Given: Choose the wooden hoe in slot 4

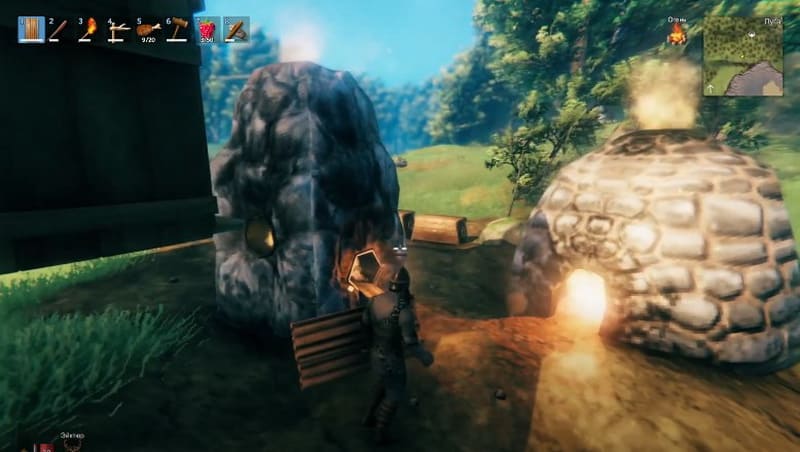Looking at the screenshot, I should [119, 30].
